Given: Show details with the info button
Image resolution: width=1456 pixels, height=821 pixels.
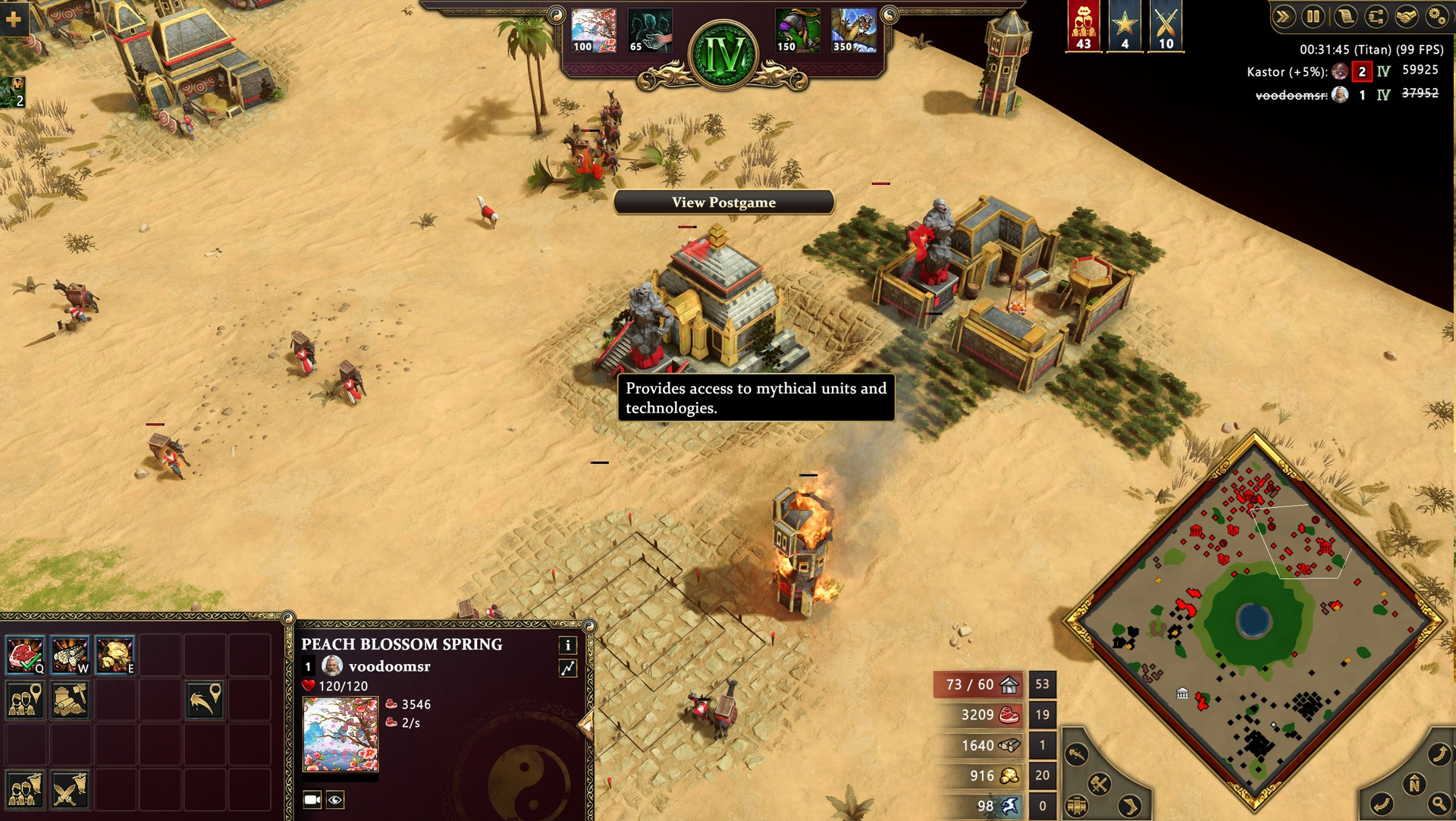Looking at the screenshot, I should (568, 645).
